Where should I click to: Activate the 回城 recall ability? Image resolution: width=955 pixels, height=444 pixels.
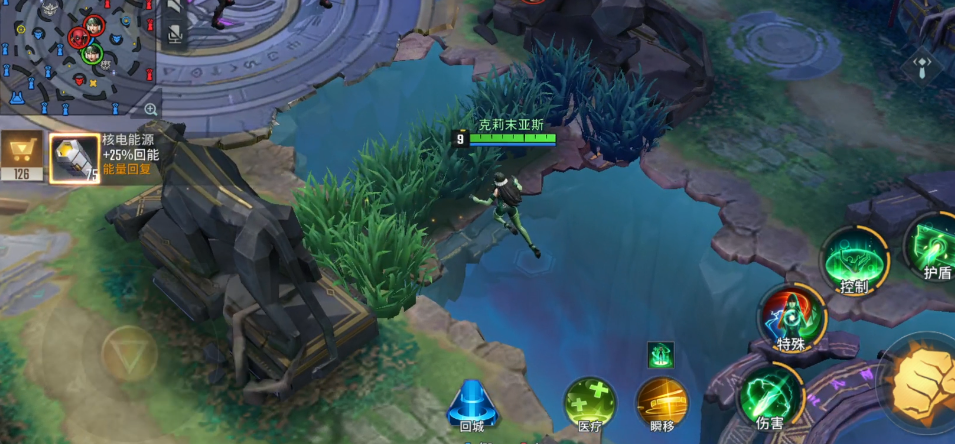(x=470, y=404)
